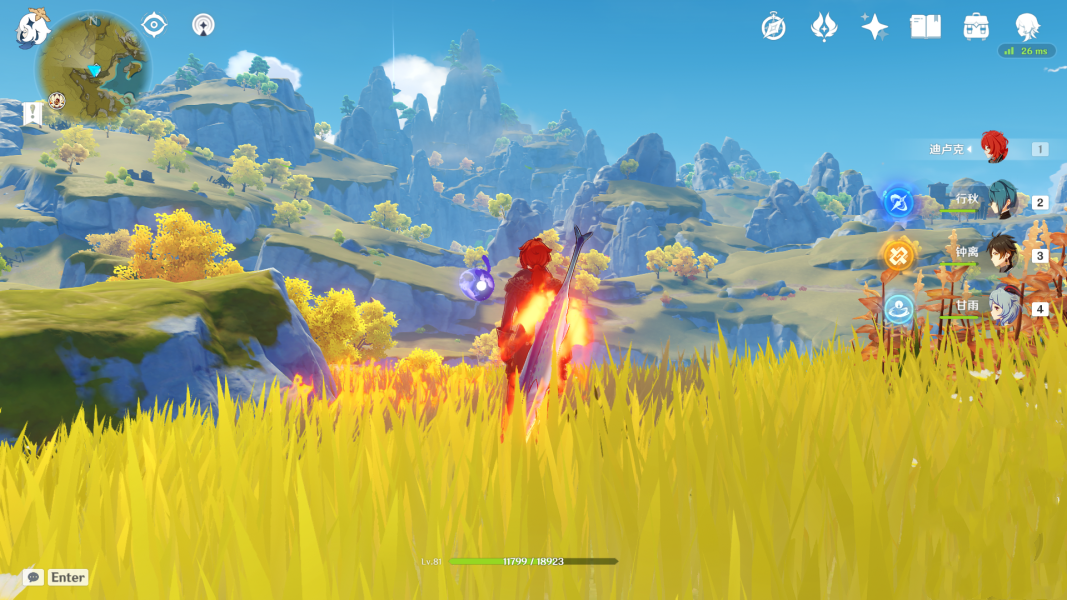Activate the eye-shaped quest navigation icon

coord(154,24)
